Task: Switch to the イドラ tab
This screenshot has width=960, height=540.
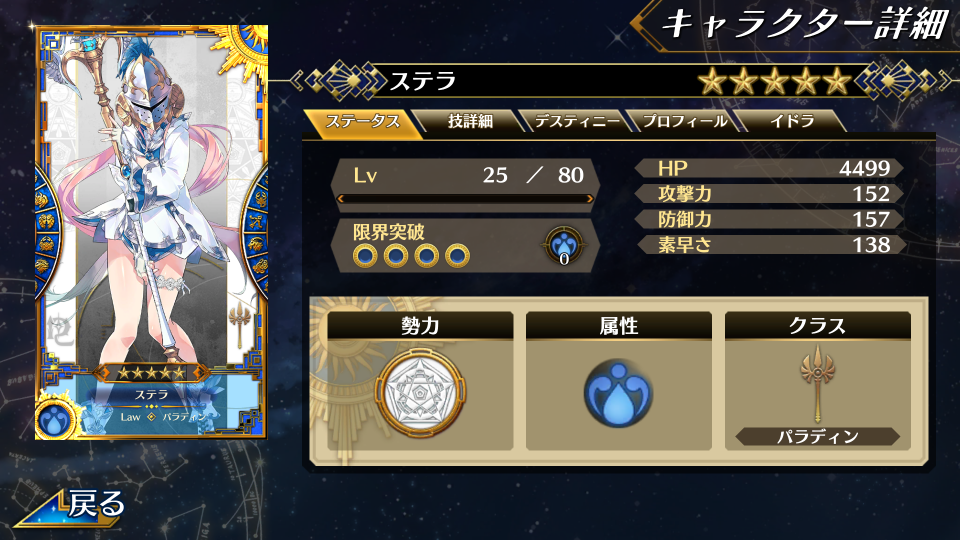Action: (791, 122)
